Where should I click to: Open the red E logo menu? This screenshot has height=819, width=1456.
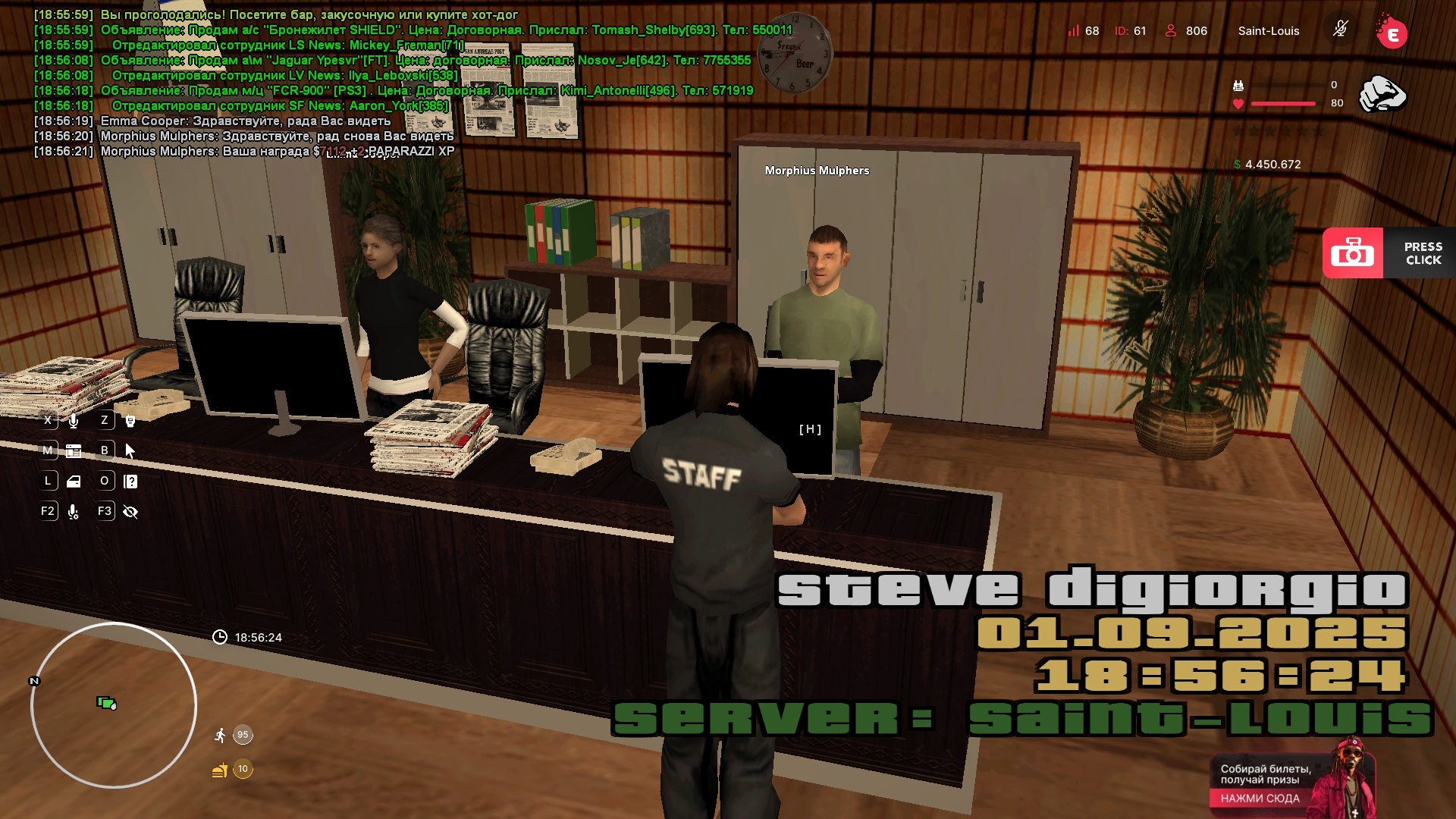coord(1392,33)
